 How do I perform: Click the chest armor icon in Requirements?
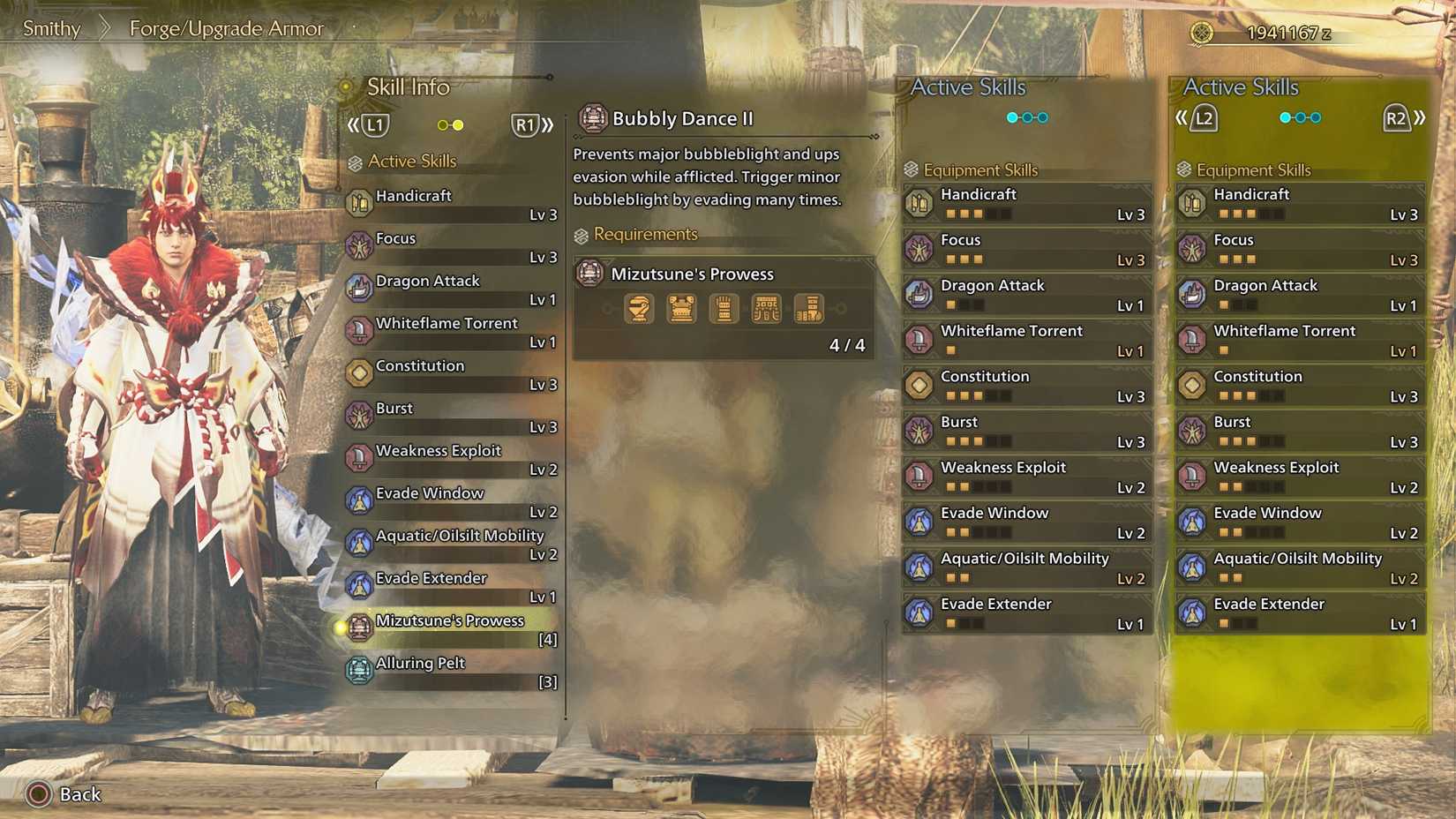(x=680, y=308)
